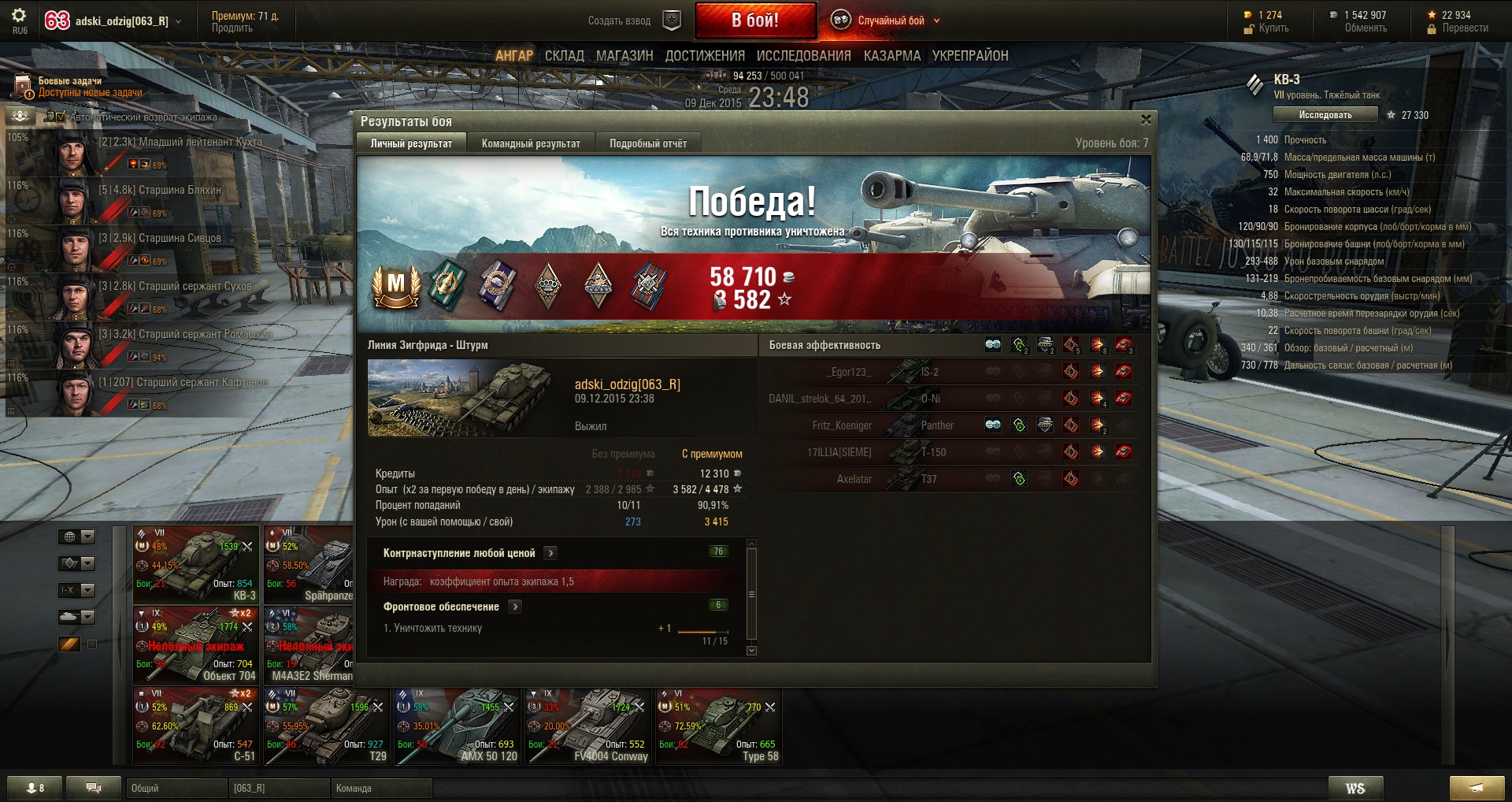Click Создать взвод to create platoon

coord(620,20)
